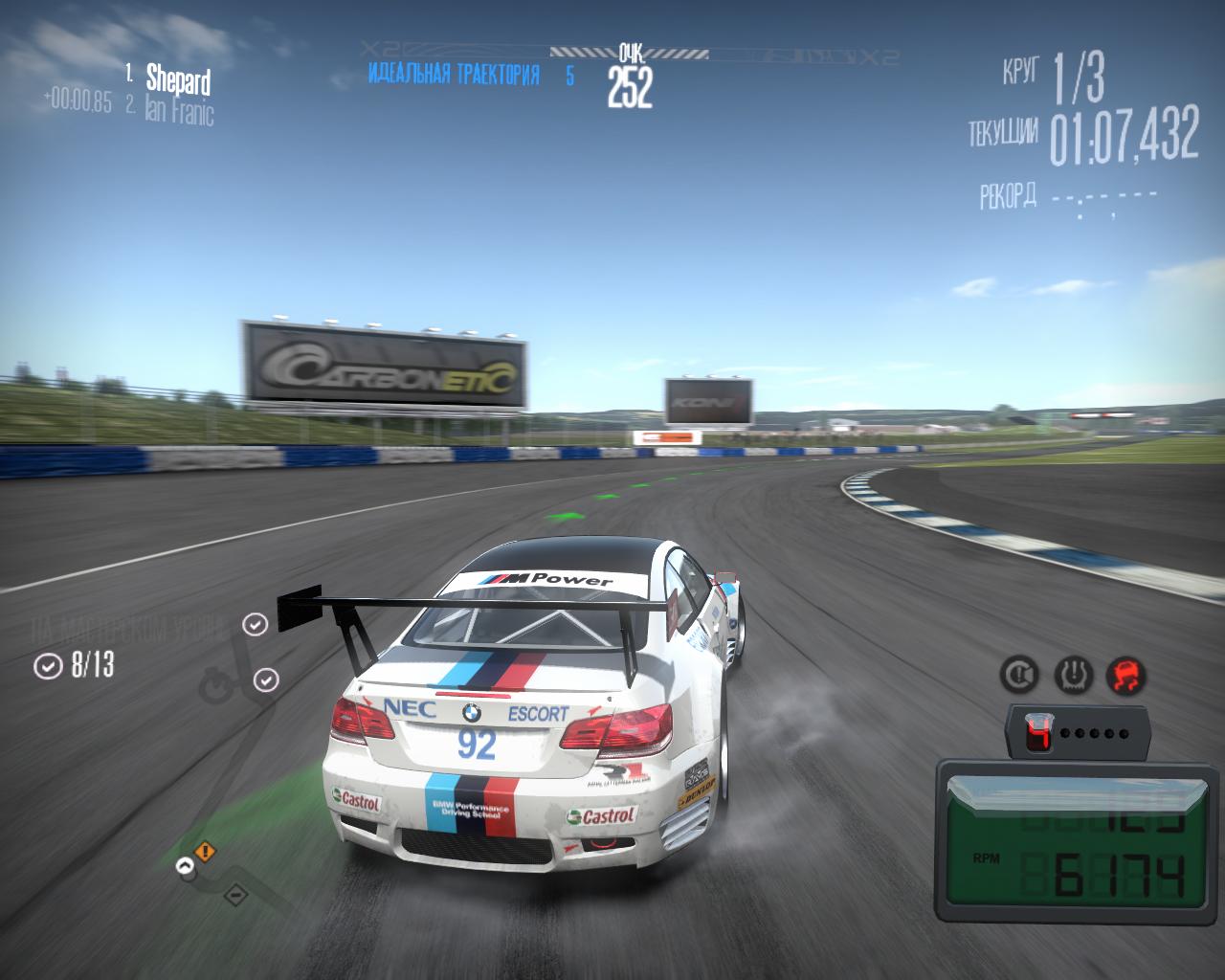
Task: Click the orange warning marker on track map
Action: click(205, 851)
